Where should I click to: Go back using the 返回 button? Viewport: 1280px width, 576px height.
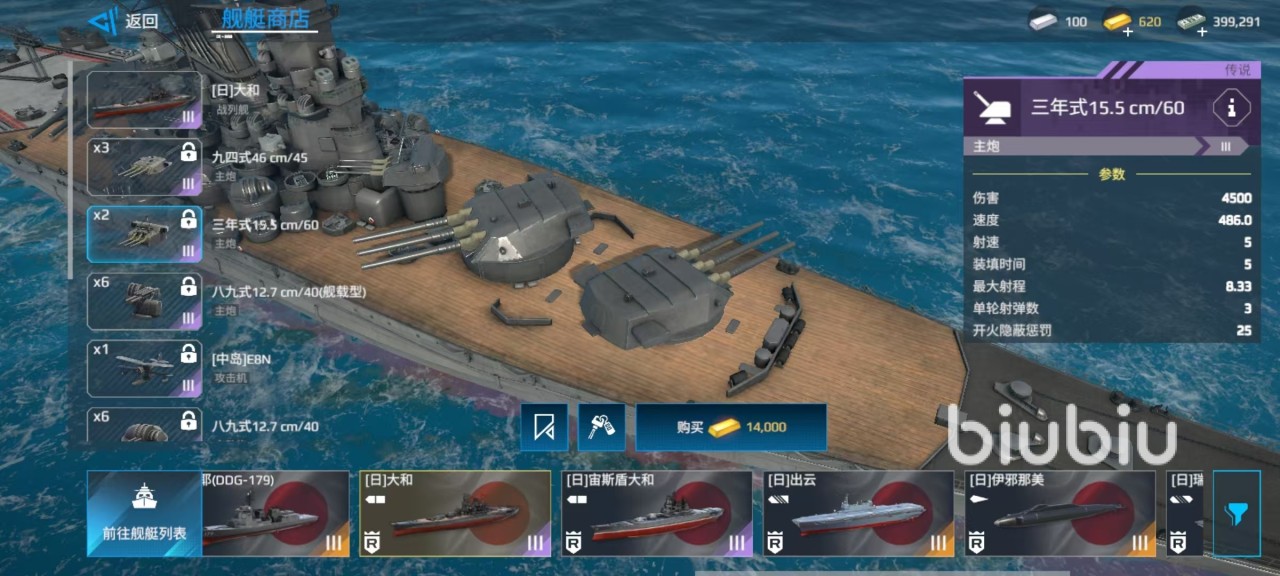pos(125,20)
